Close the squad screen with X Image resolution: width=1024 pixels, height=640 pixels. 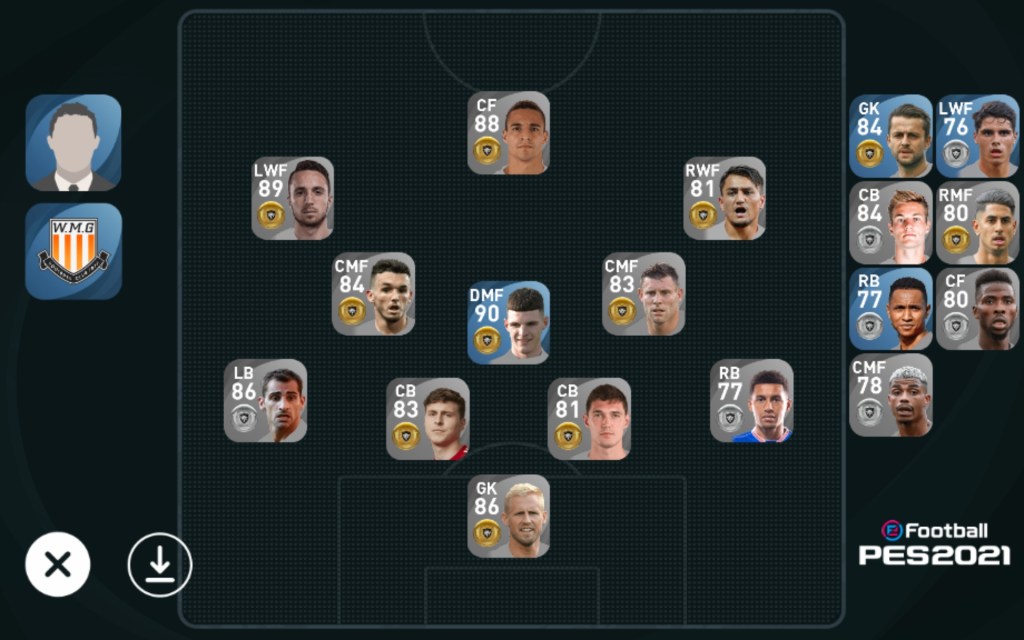pyautogui.click(x=58, y=565)
